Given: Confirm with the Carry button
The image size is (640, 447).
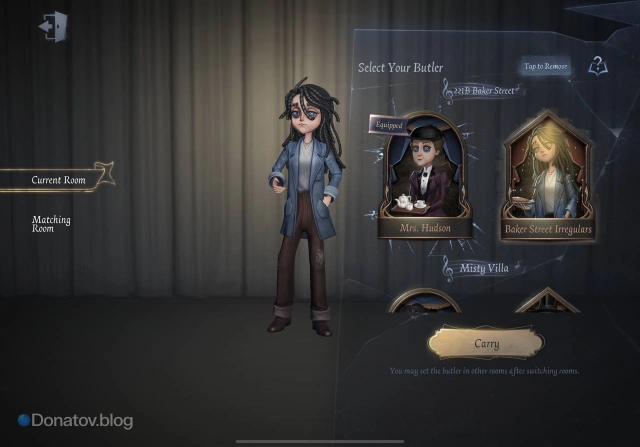Looking at the screenshot, I should pos(486,343).
